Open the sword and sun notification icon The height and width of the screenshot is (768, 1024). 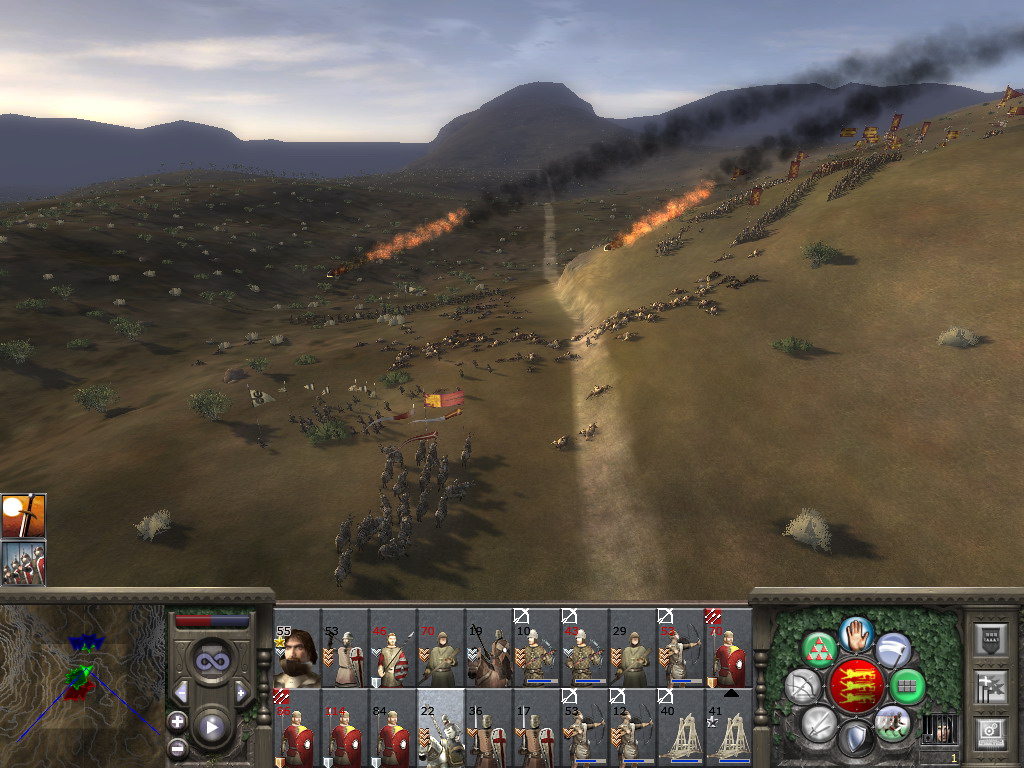click(x=23, y=515)
